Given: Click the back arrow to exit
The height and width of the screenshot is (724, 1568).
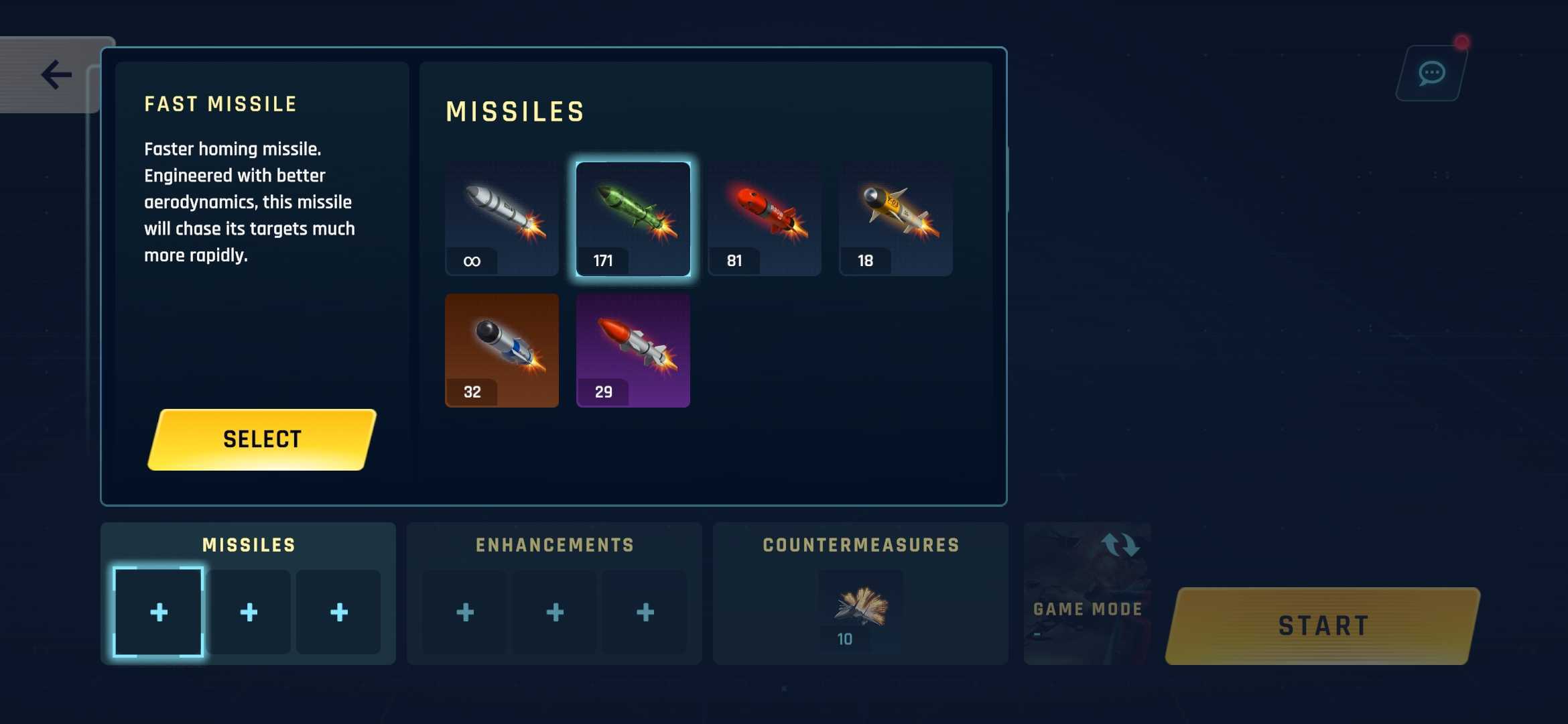Looking at the screenshot, I should point(57,74).
